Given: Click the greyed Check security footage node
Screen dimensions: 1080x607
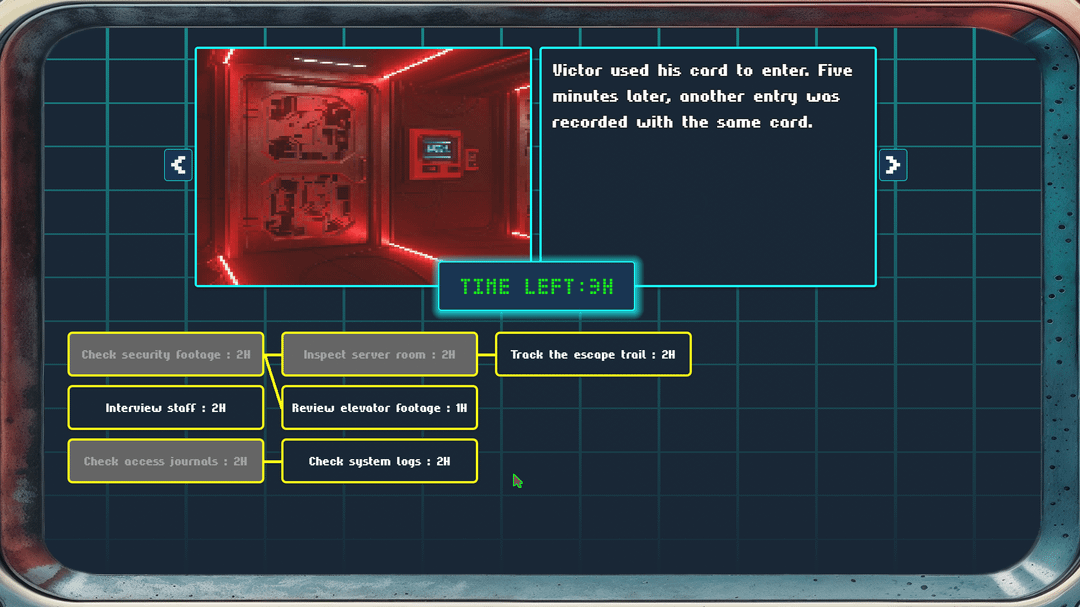Looking at the screenshot, I should [166, 355].
